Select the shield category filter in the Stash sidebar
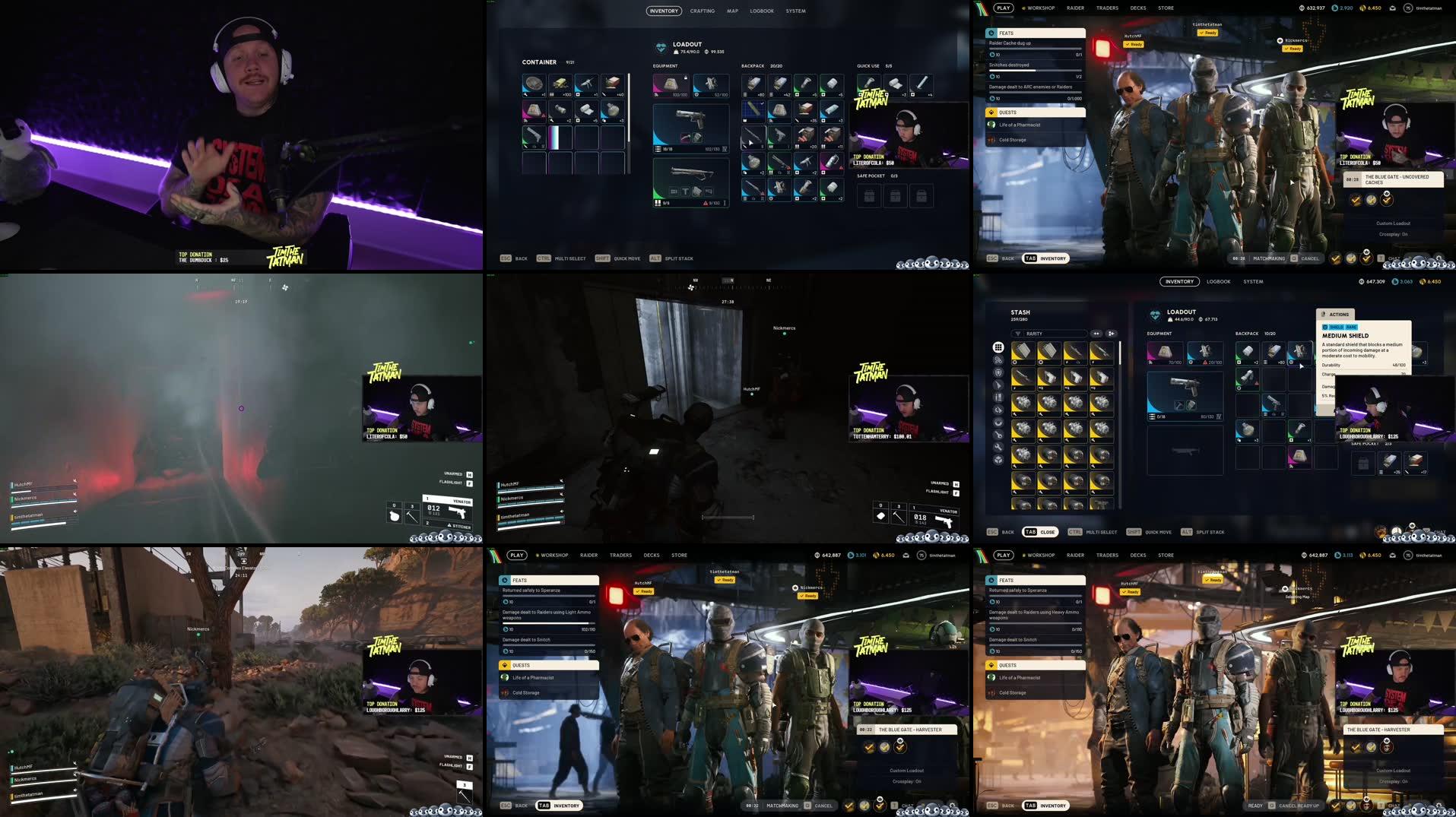Viewport: 1456px width, 817px height. pos(998,374)
